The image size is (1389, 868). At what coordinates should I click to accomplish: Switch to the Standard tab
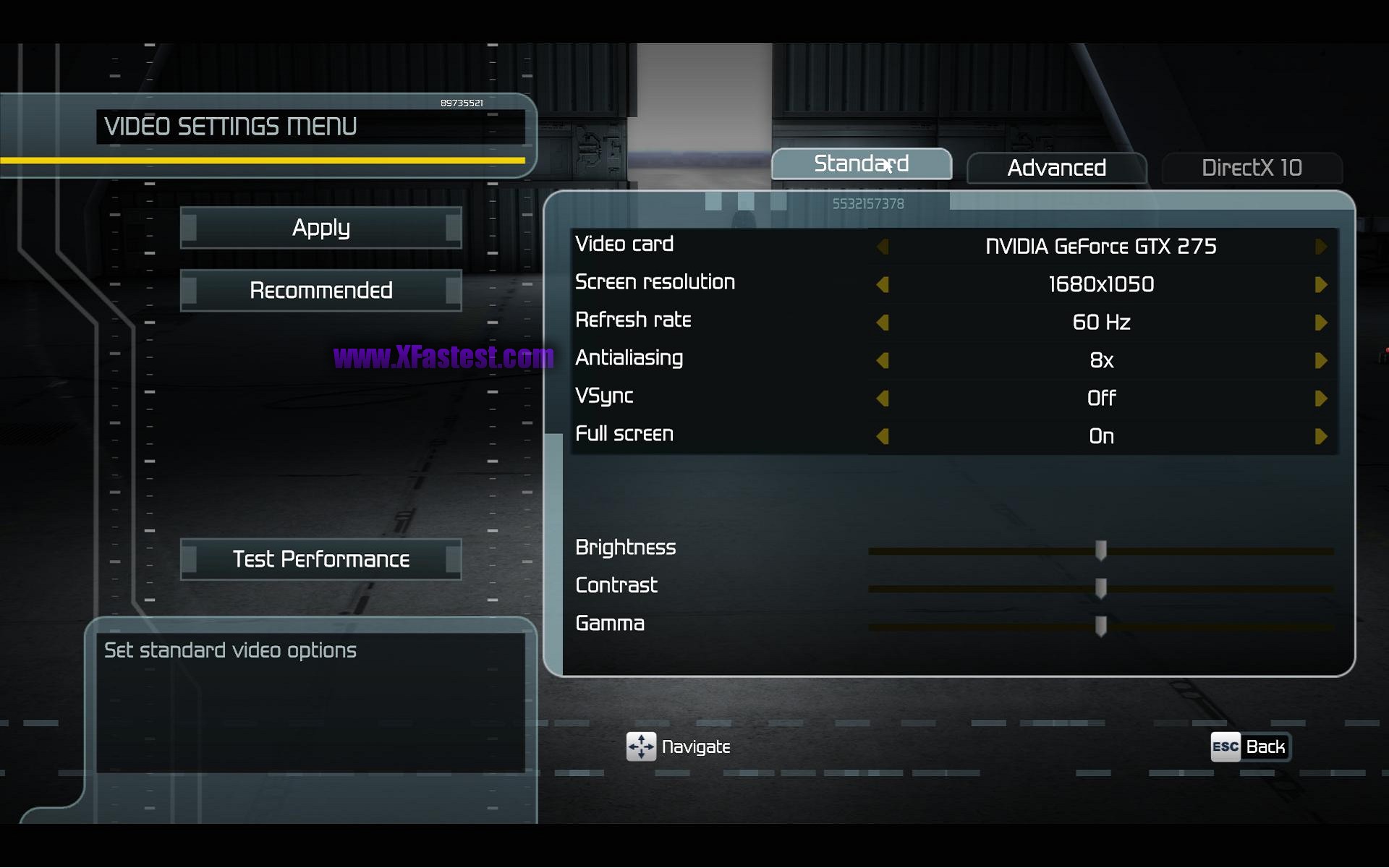tap(861, 164)
